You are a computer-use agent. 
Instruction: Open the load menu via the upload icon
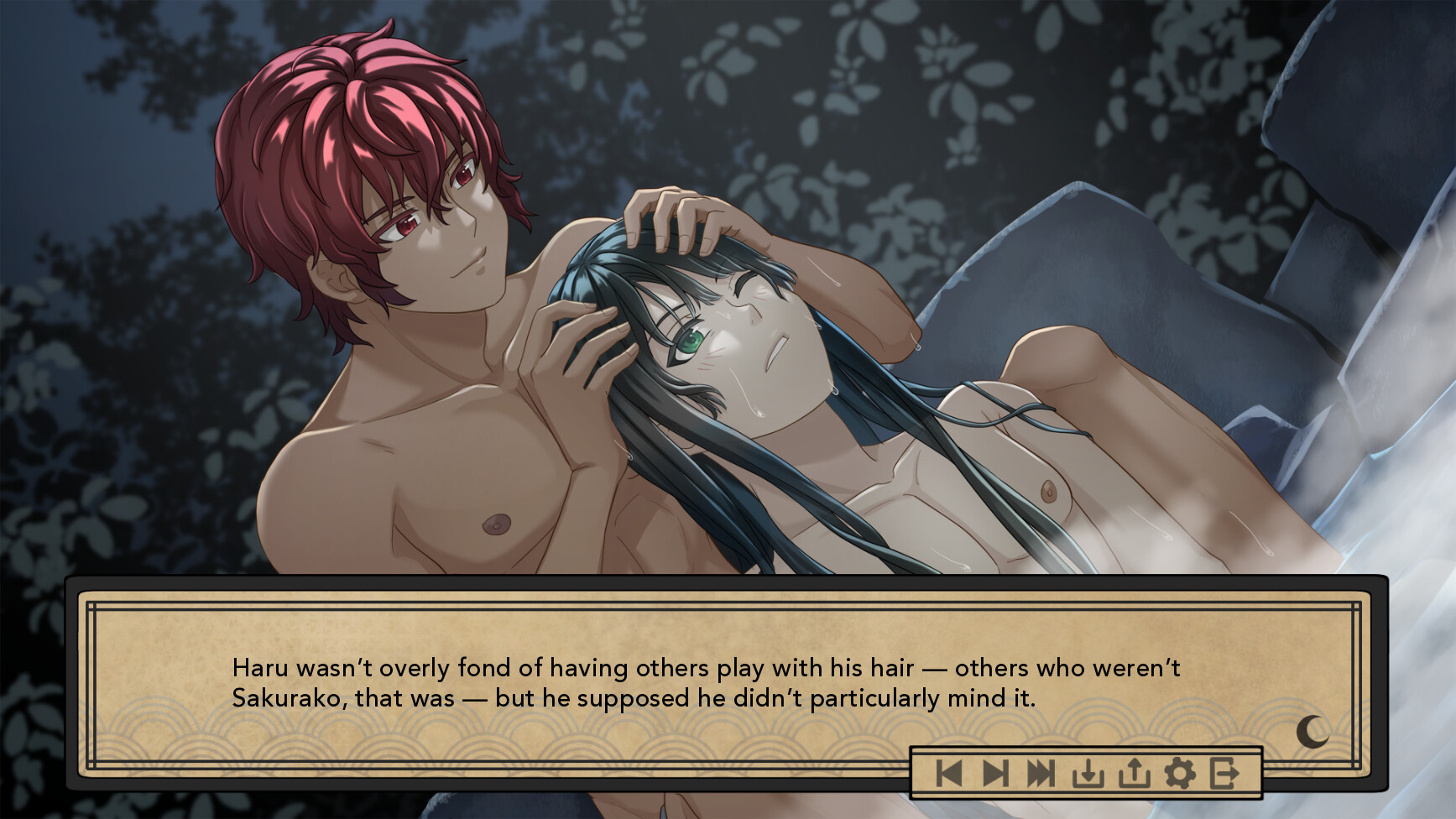[1135, 772]
